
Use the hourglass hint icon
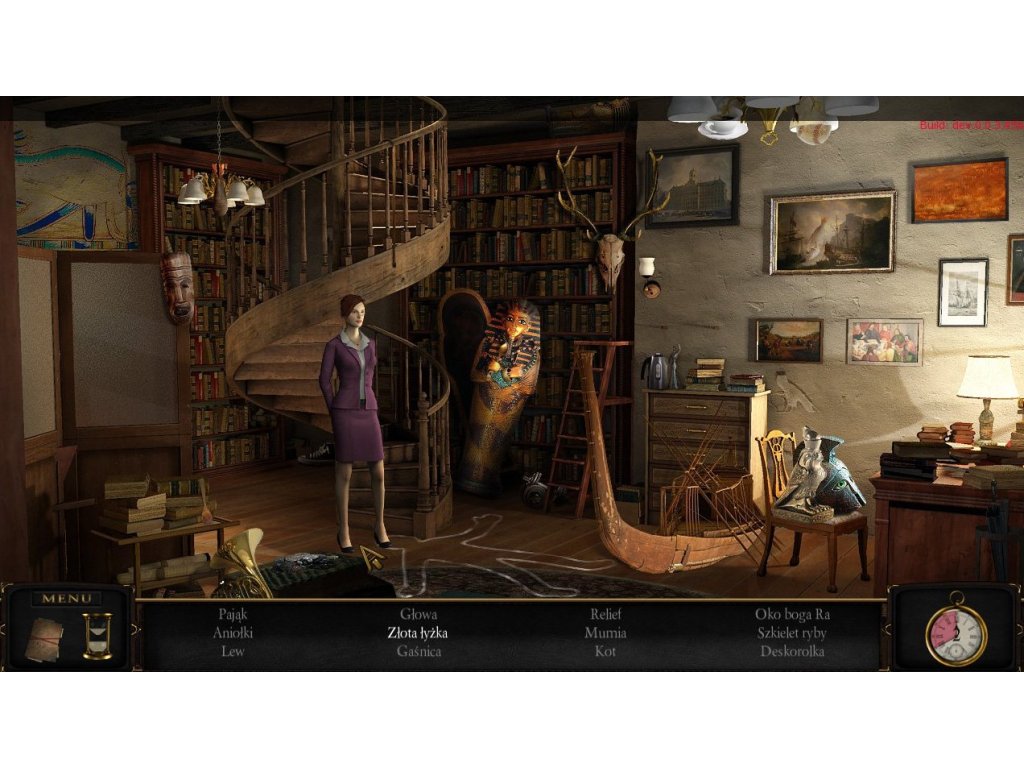click(x=97, y=635)
